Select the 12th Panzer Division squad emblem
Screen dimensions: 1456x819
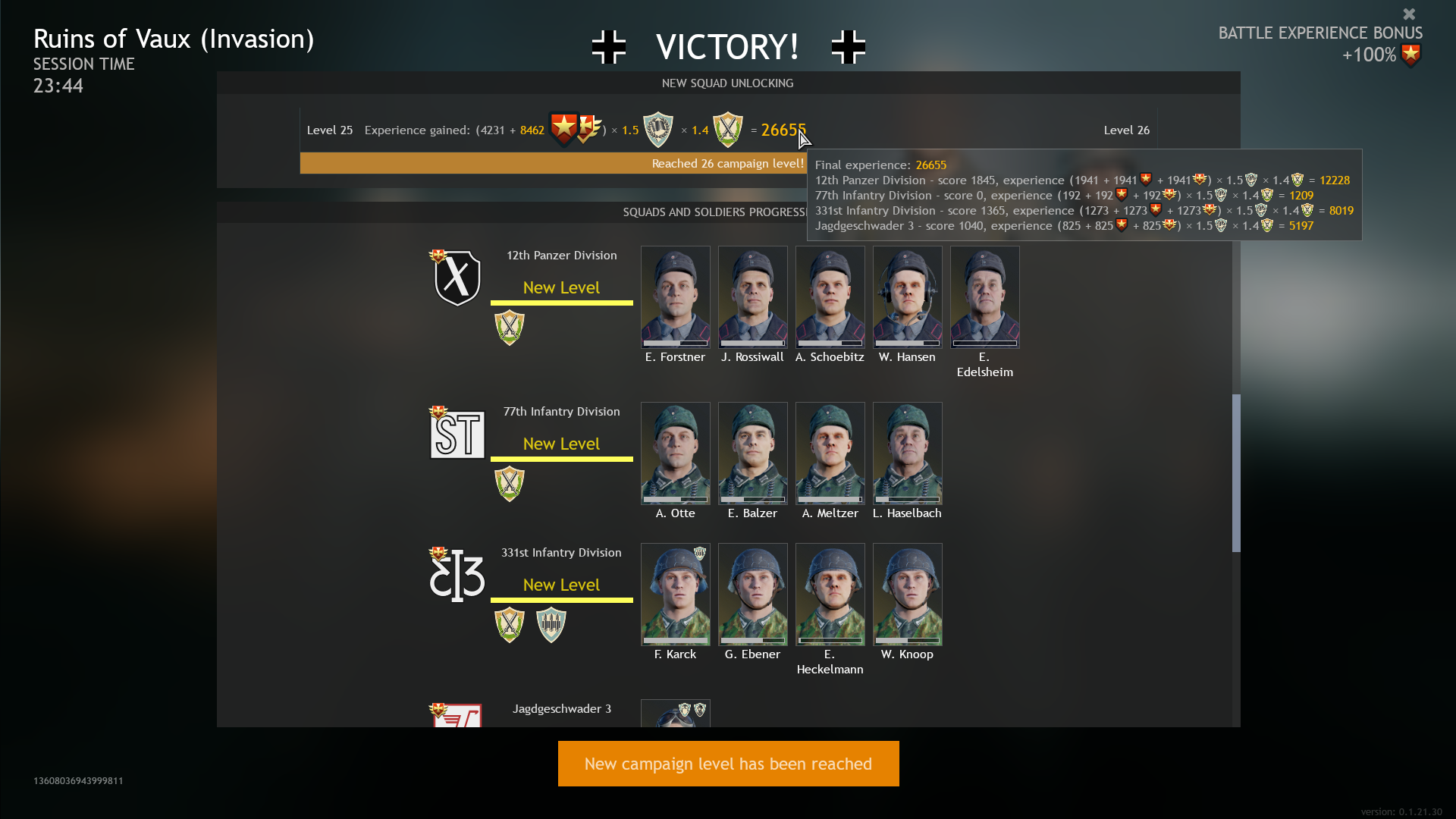tap(457, 278)
